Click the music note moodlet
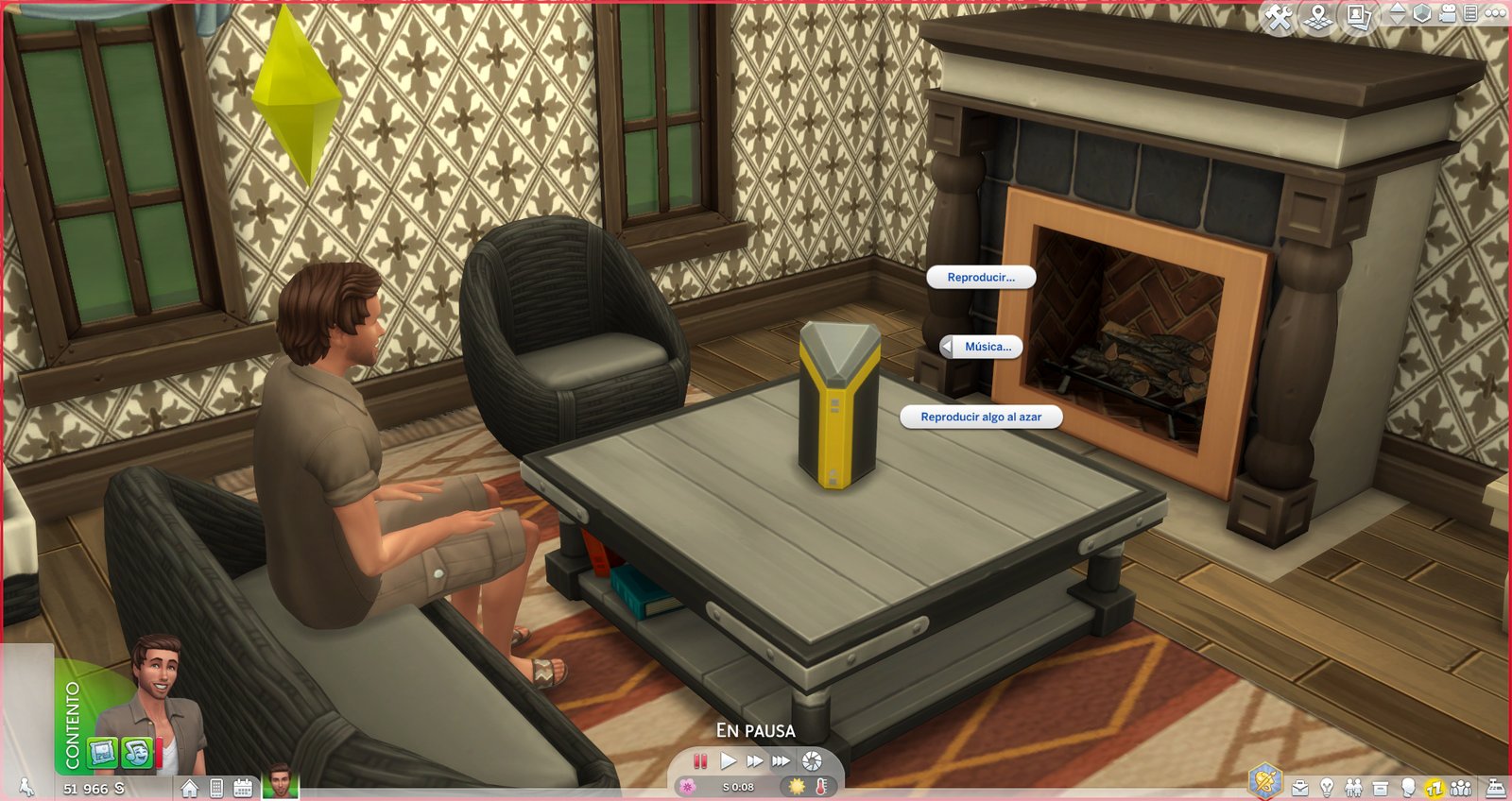Screen dimensions: 1512x801 click(x=138, y=753)
